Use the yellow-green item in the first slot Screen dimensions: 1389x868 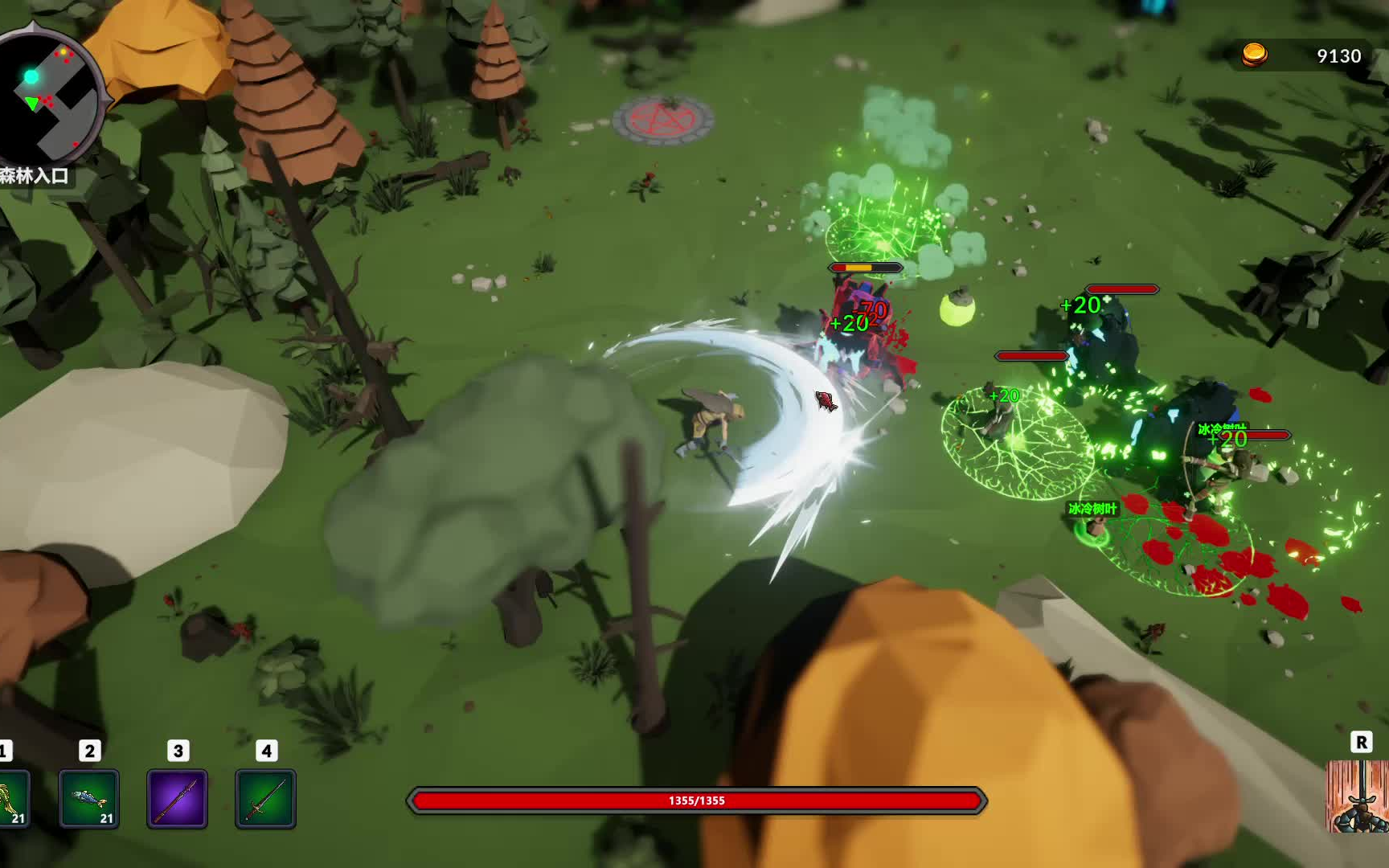point(13,798)
